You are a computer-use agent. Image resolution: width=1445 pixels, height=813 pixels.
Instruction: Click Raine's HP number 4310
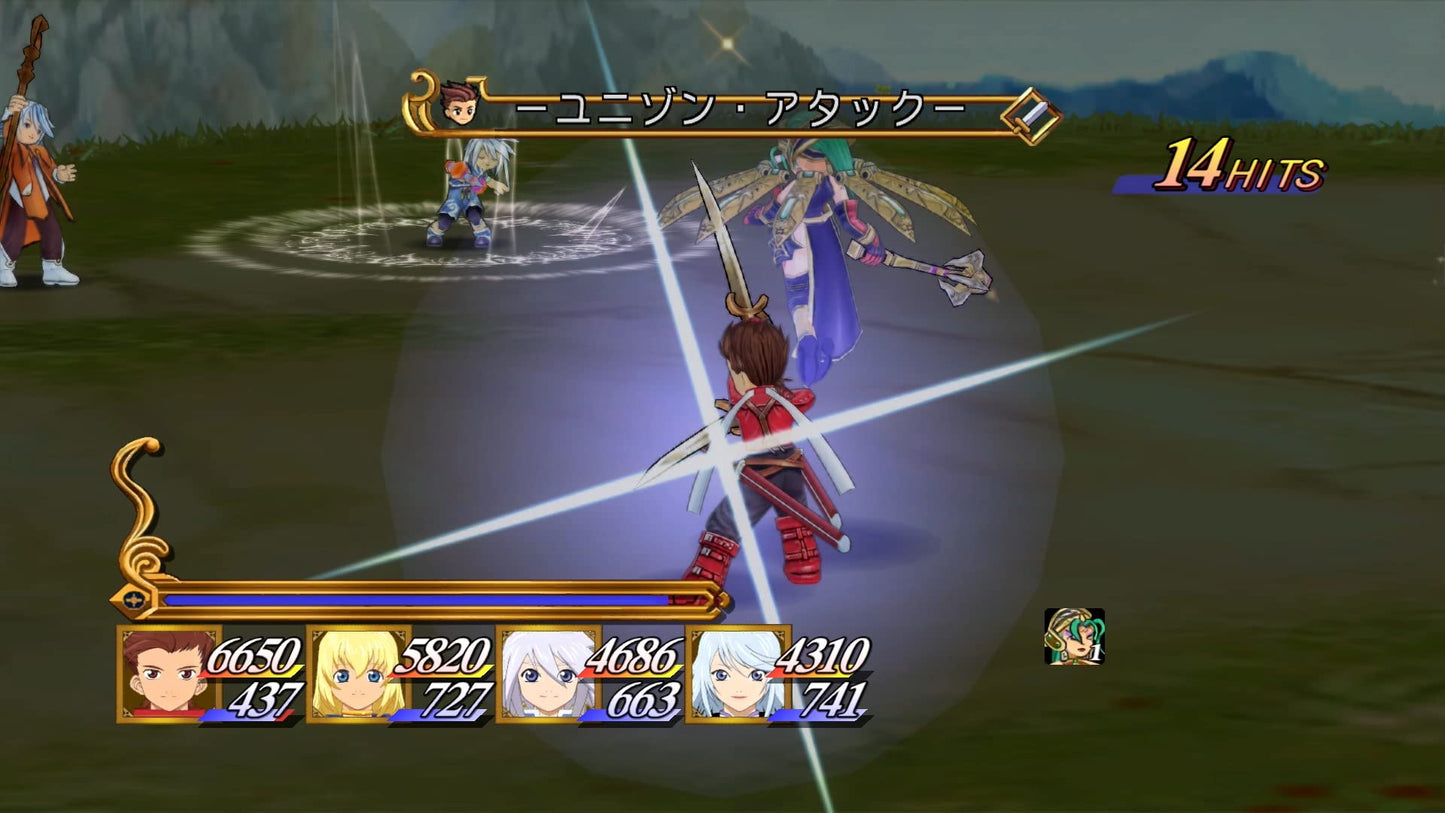tap(822, 655)
